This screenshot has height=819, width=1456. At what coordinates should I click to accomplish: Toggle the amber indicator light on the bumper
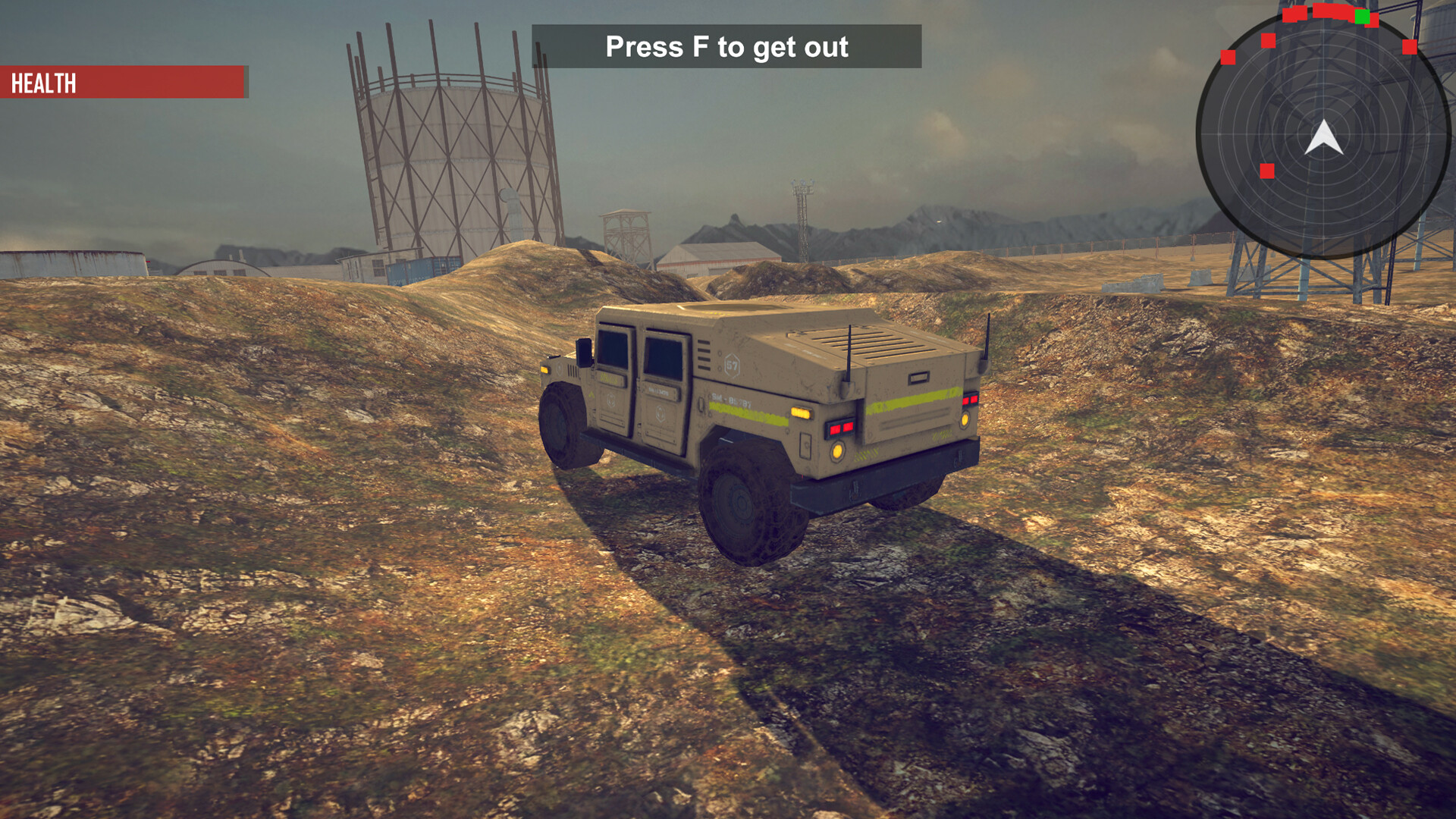(x=837, y=451)
